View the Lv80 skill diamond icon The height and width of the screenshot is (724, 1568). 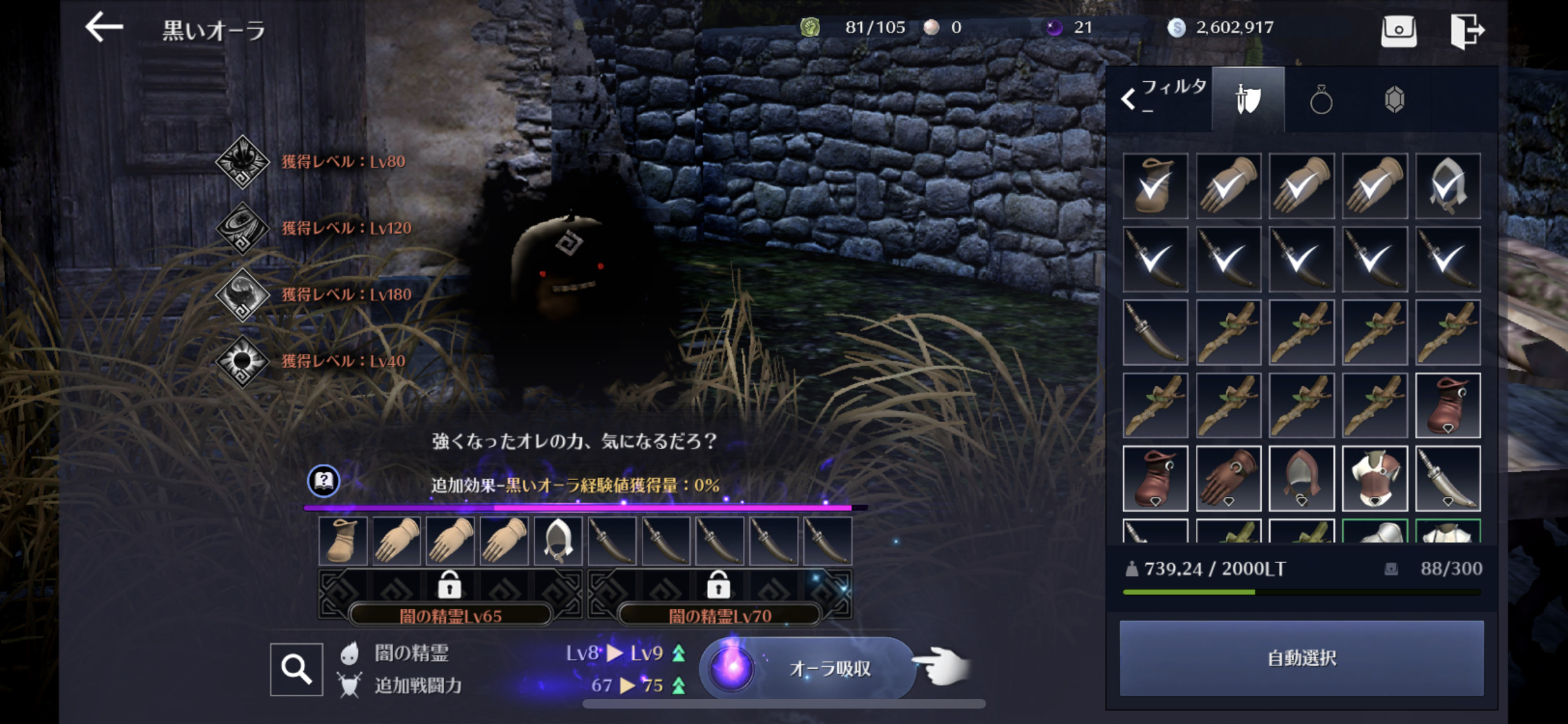pyautogui.click(x=242, y=162)
